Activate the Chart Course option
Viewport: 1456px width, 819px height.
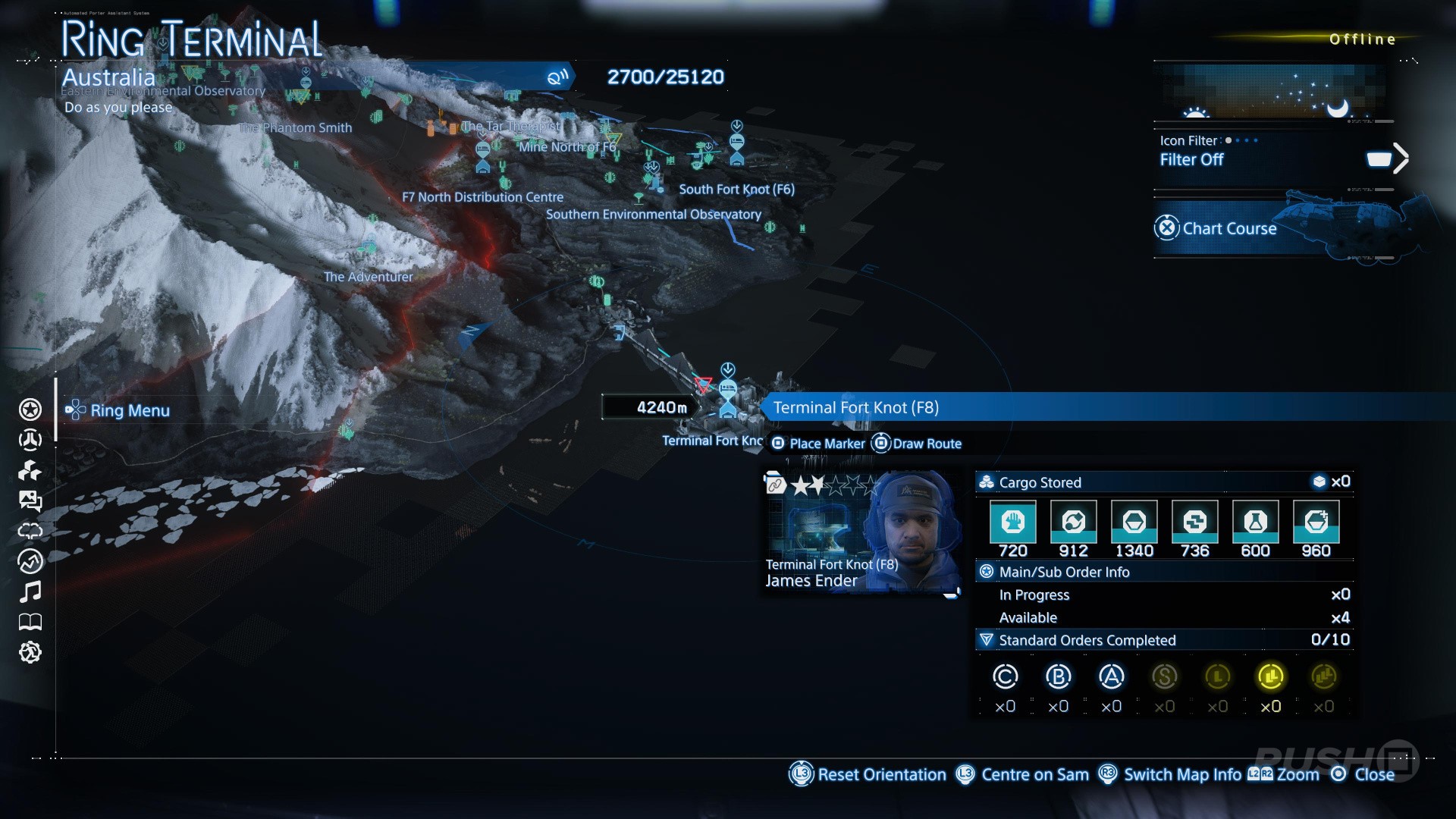1228,228
